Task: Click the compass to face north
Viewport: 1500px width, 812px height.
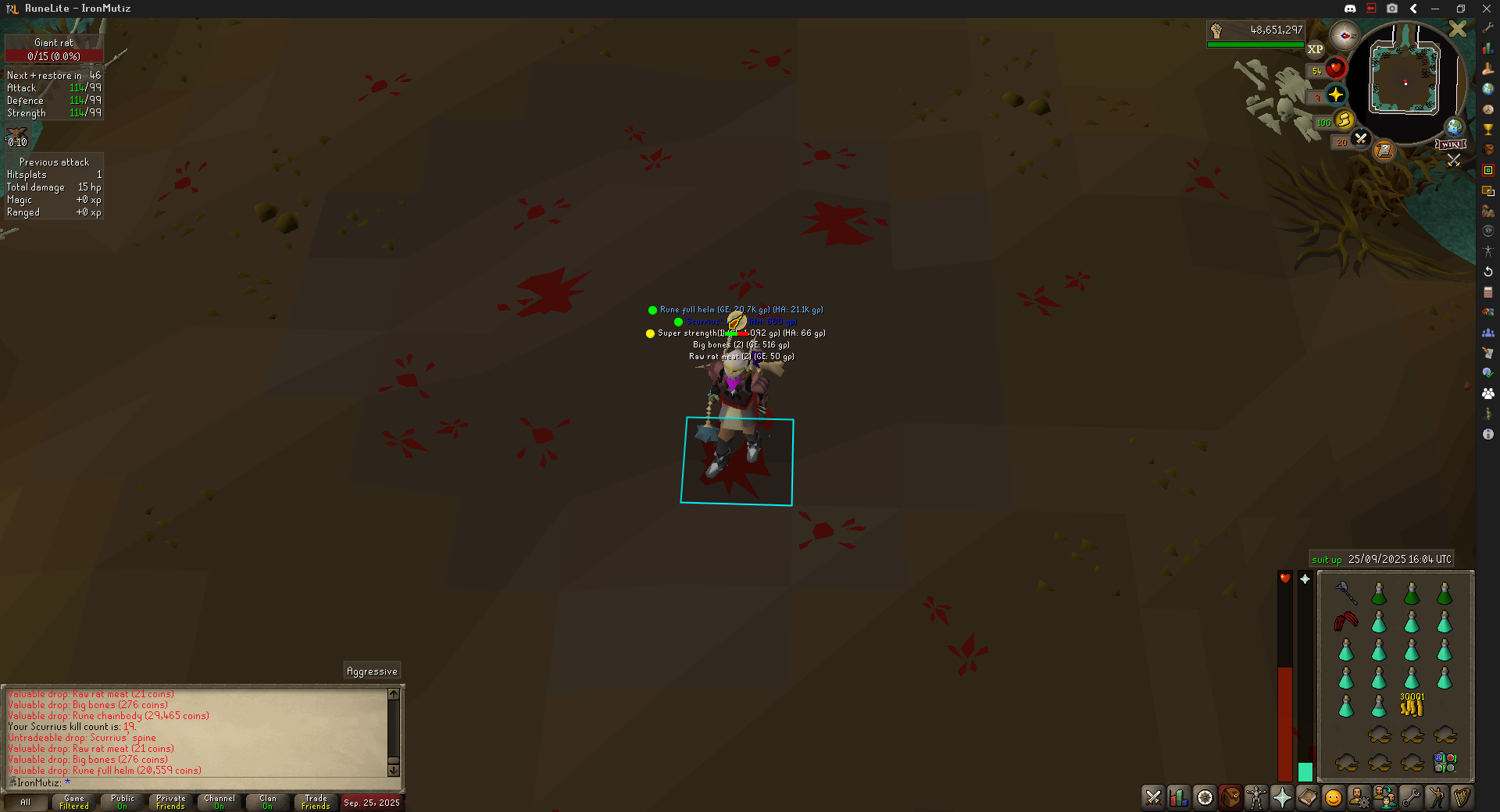Action: pyautogui.click(x=1345, y=36)
